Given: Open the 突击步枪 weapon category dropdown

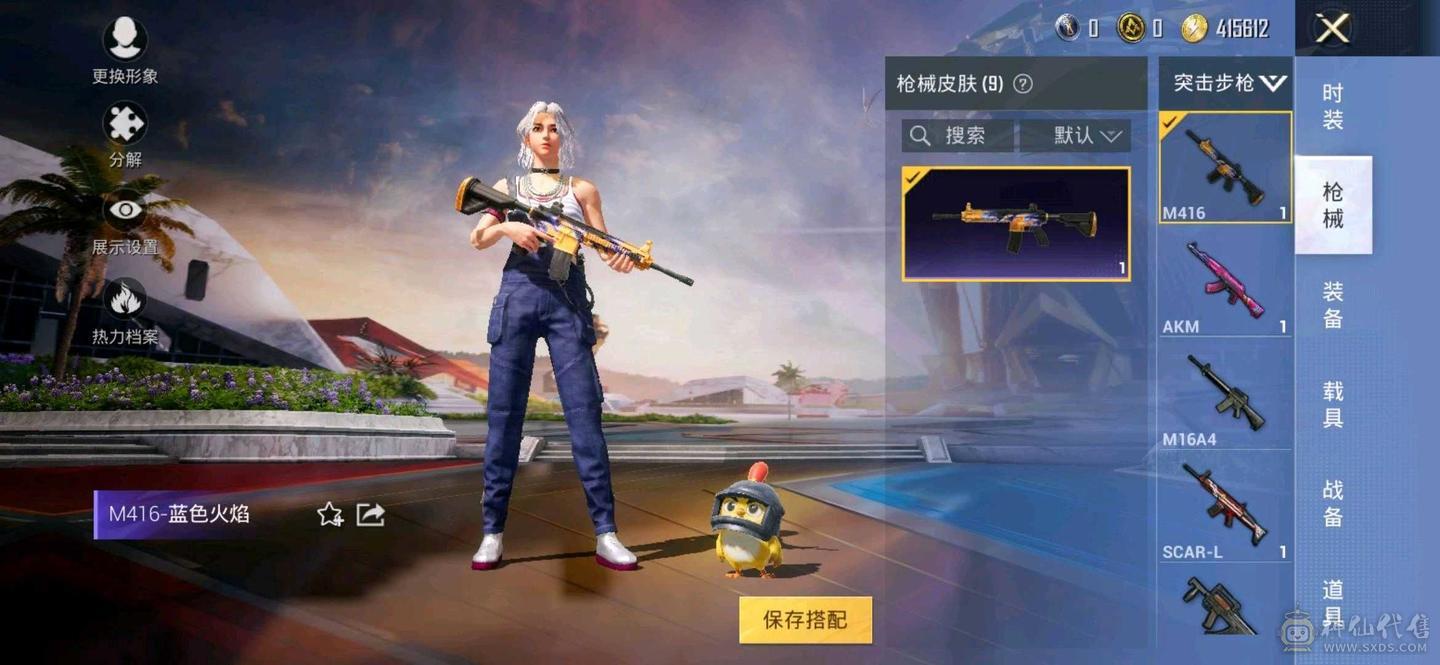Looking at the screenshot, I should (x=1228, y=83).
